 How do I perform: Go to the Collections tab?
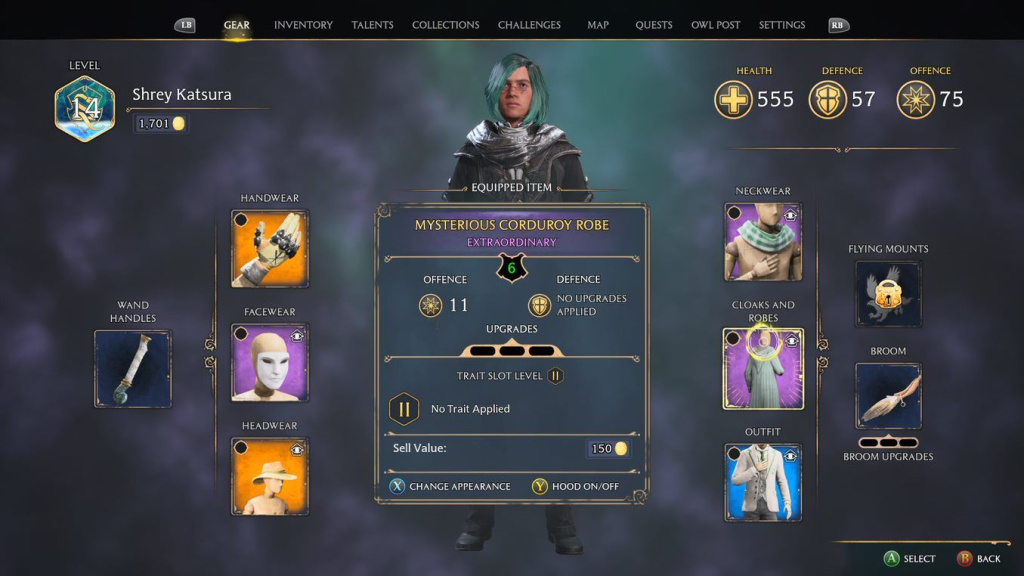445,25
